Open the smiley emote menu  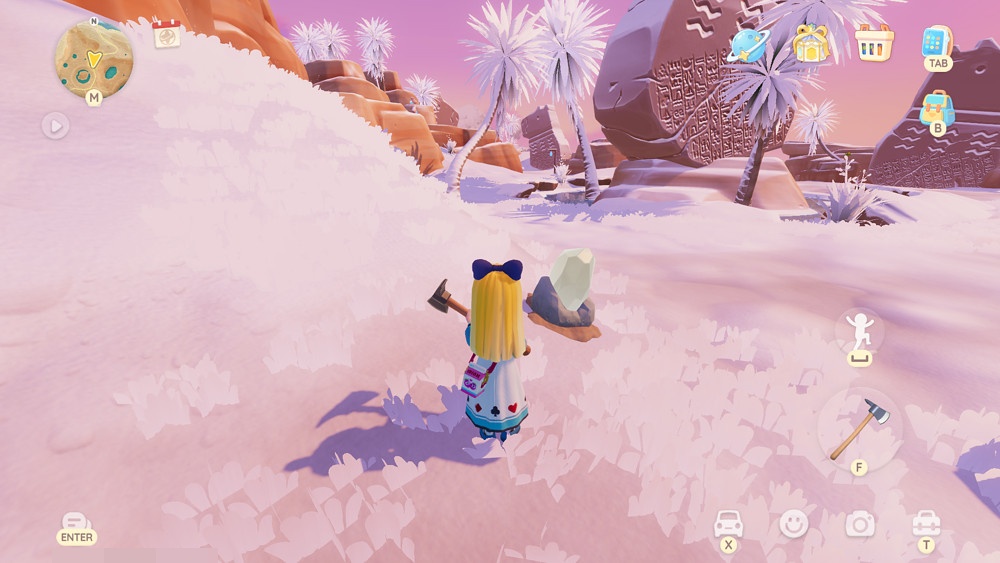coord(794,523)
